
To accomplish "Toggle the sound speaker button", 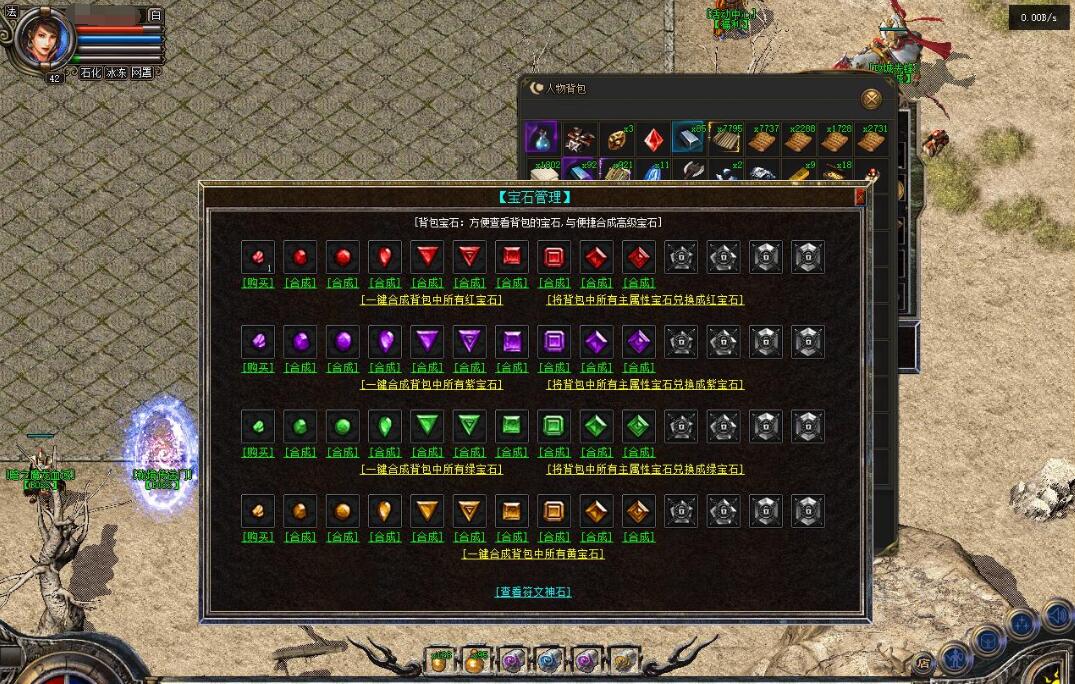I will (1056, 615).
